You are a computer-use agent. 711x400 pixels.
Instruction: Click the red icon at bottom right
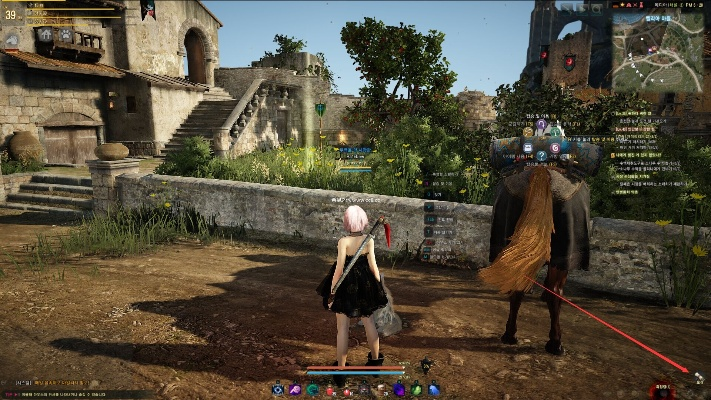tap(661, 389)
